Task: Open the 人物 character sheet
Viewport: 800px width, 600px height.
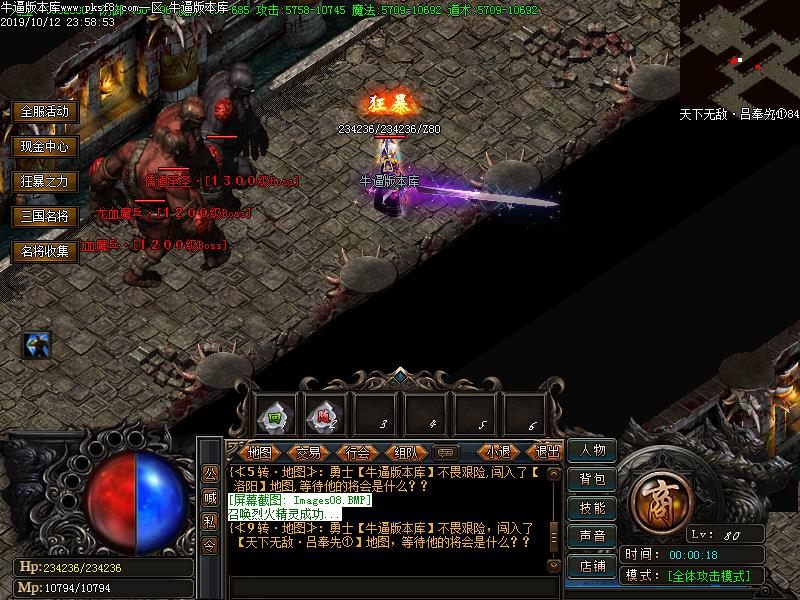Action: (592, 450)
